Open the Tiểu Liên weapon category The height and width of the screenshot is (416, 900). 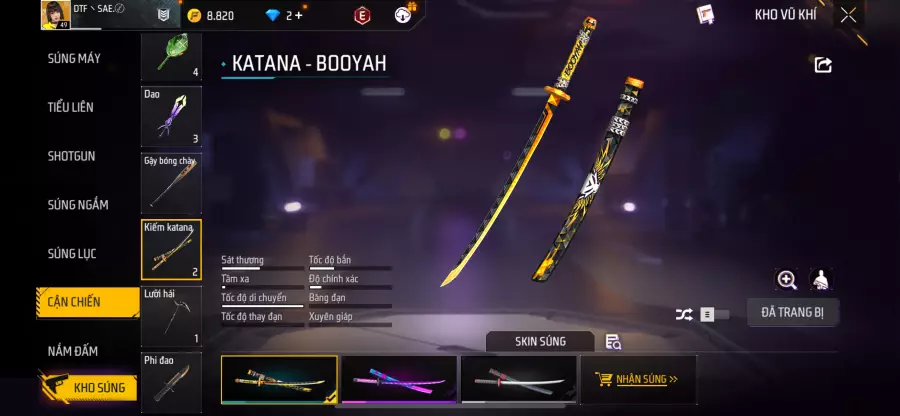73,107
